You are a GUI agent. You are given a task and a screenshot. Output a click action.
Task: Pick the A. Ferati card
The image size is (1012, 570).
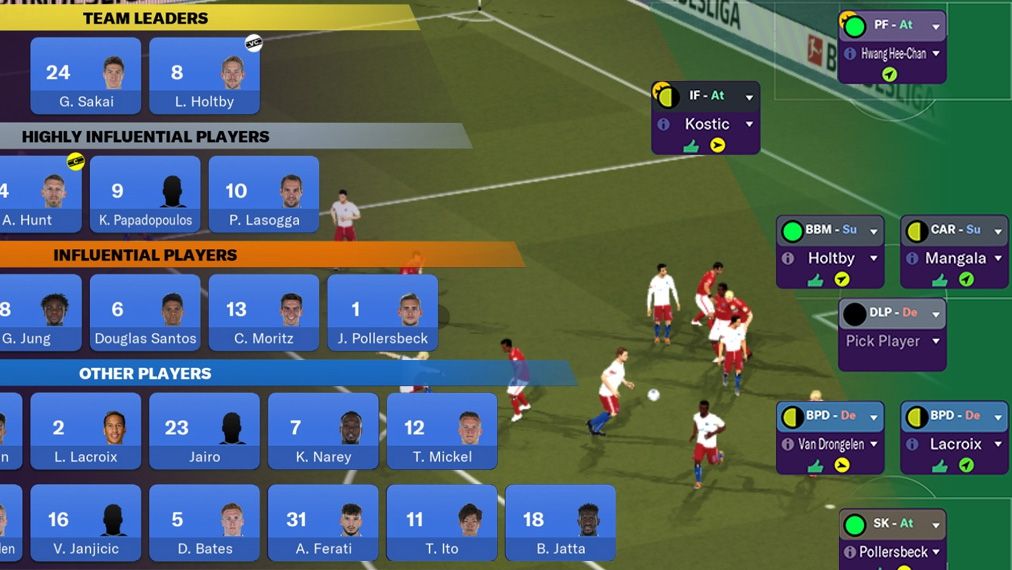click(x=323, y=523)
